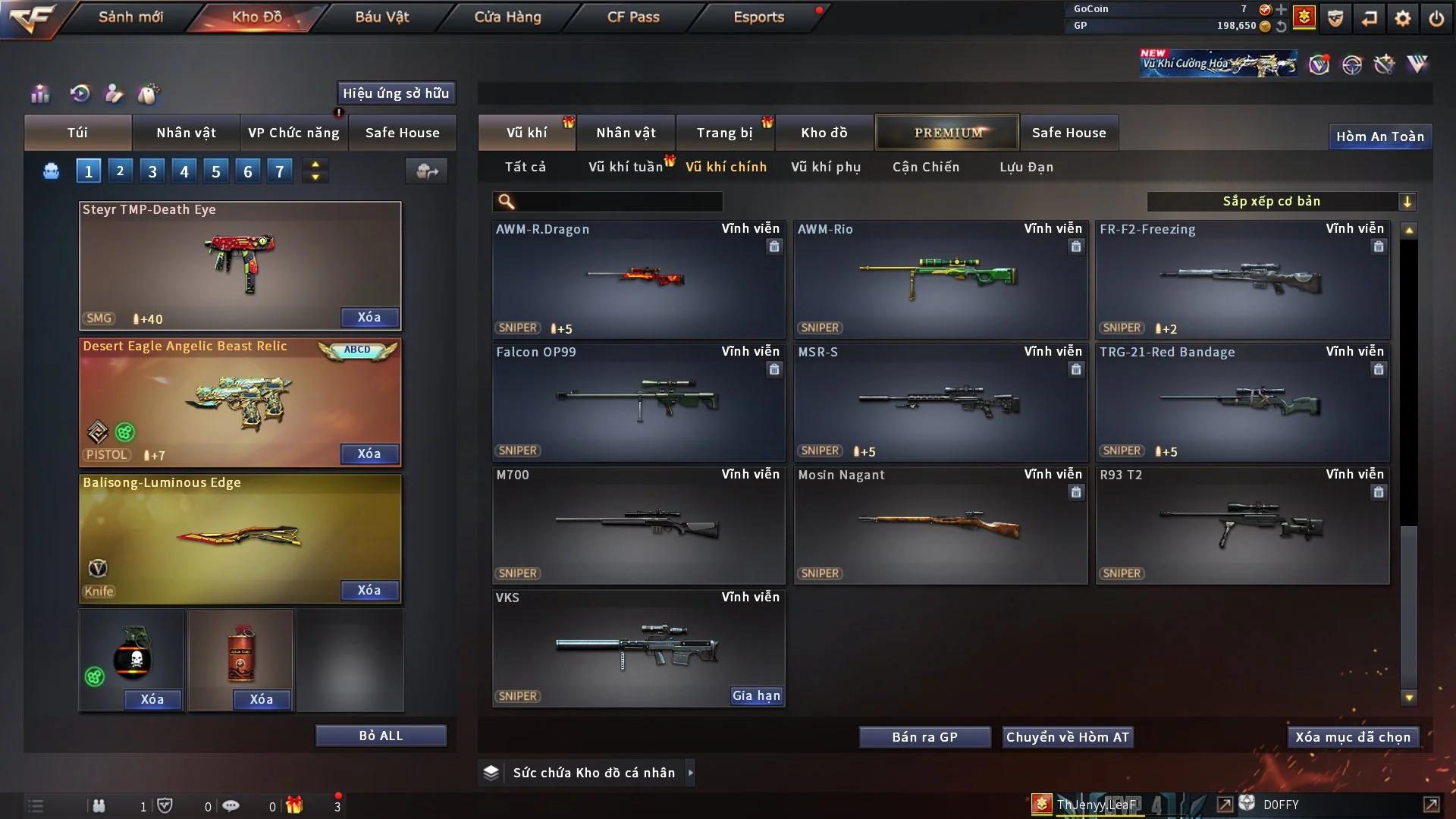Switch to the Bảo Vật menu
1456x819 pixels.
(381, 17)
